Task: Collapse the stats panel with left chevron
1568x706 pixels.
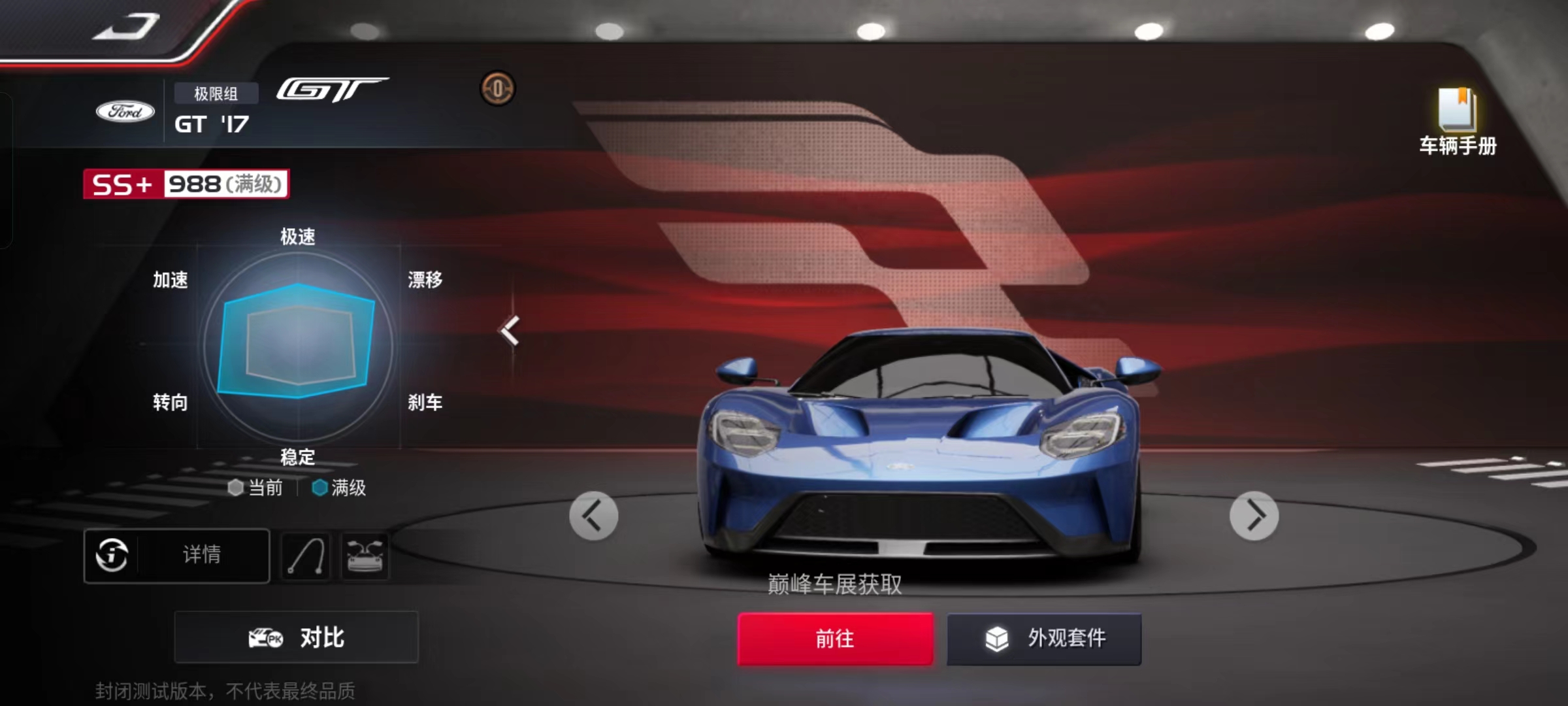Action: click(510, 331)
